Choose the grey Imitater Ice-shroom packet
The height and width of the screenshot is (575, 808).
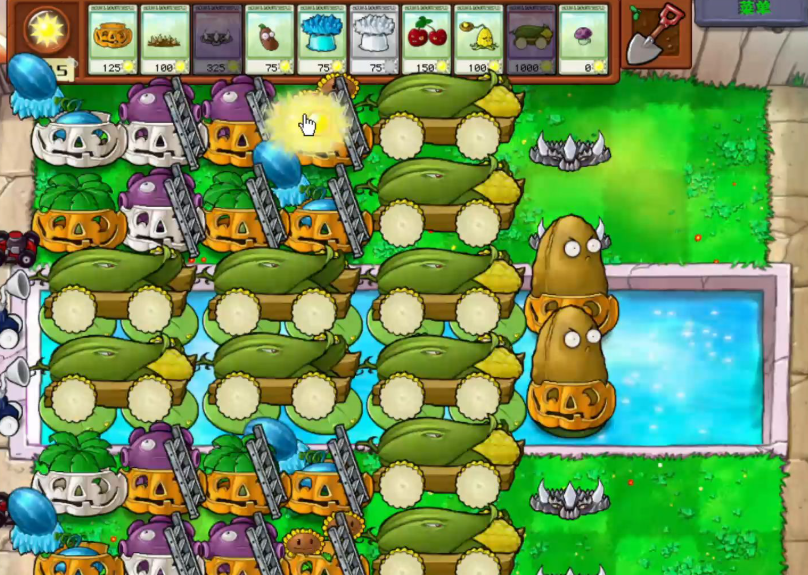coord(375,41)
